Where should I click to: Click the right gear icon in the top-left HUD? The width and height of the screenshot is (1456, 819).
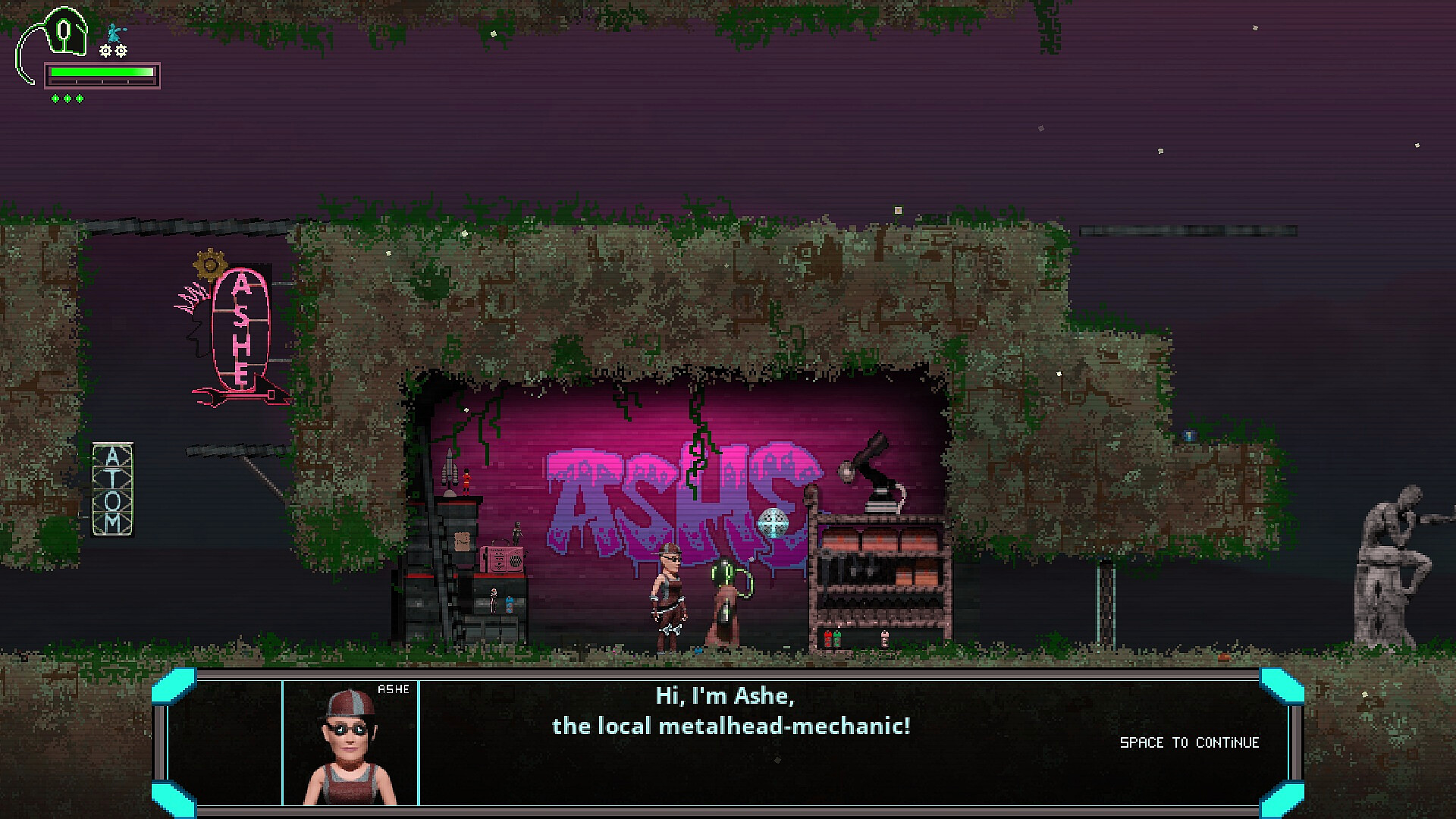(121, 51)
